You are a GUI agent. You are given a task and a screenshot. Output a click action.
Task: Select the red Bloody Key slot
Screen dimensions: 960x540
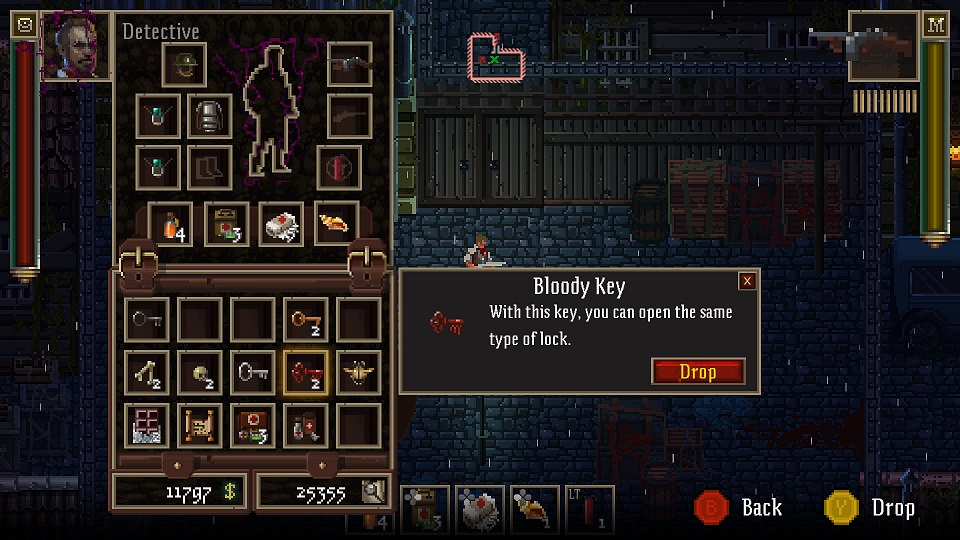tap(306, 372)
